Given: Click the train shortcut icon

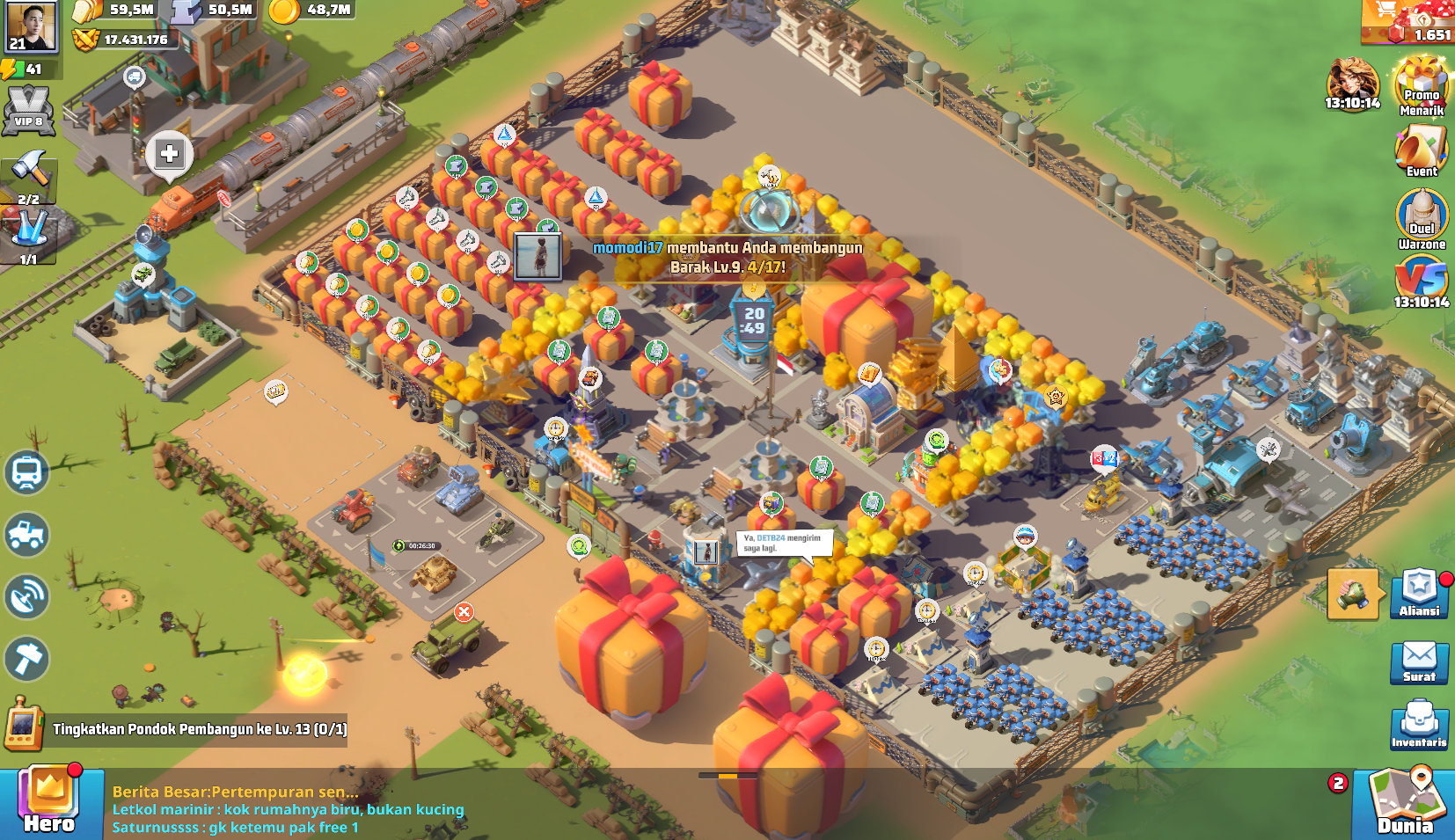Looking at the screenshot, I should 26,472.
